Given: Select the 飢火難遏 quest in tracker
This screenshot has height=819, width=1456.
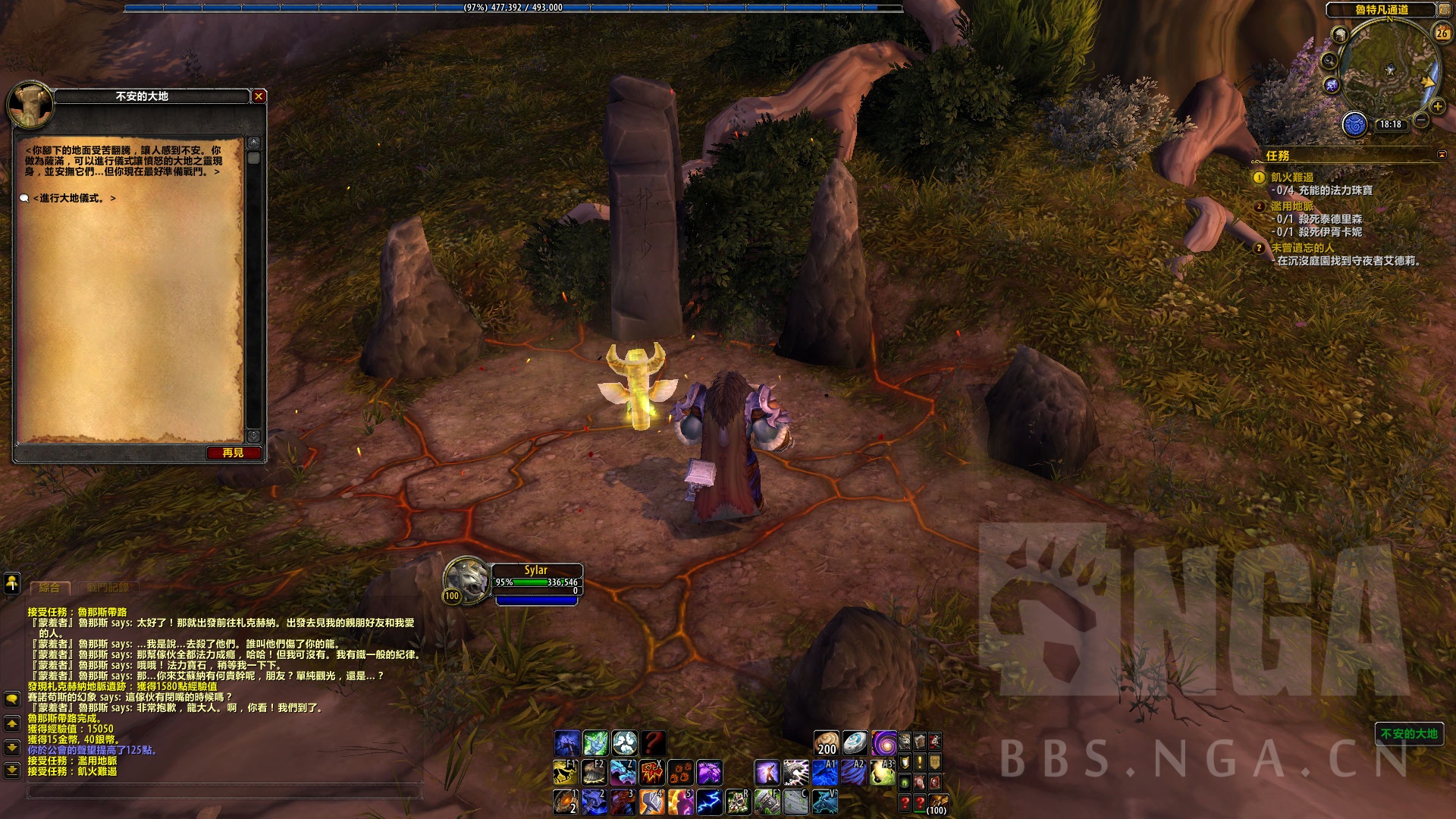Looking at the screenshot, I should [1292, 177].
